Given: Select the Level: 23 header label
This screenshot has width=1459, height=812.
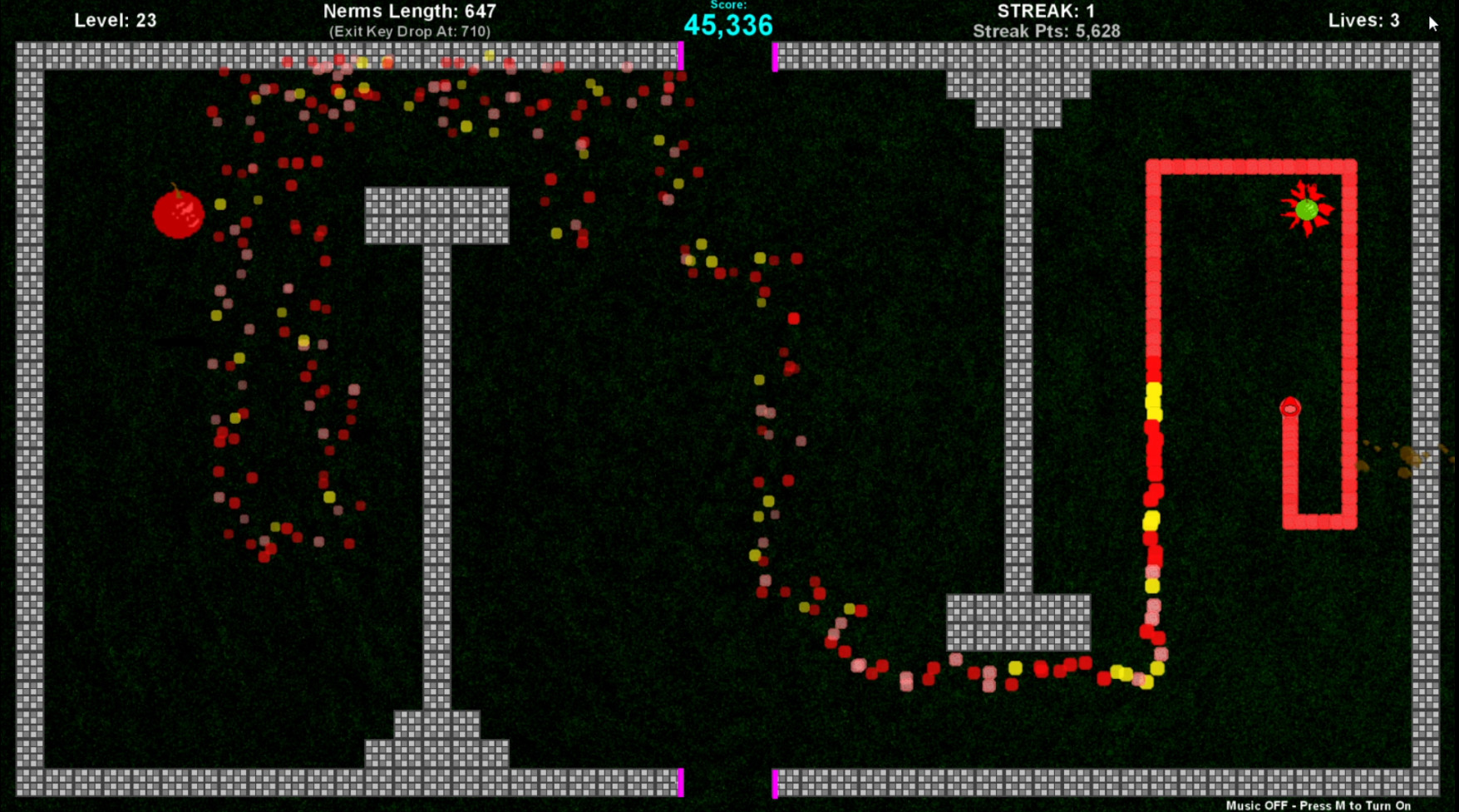Looking at the screenshot, I should point(115,19).
